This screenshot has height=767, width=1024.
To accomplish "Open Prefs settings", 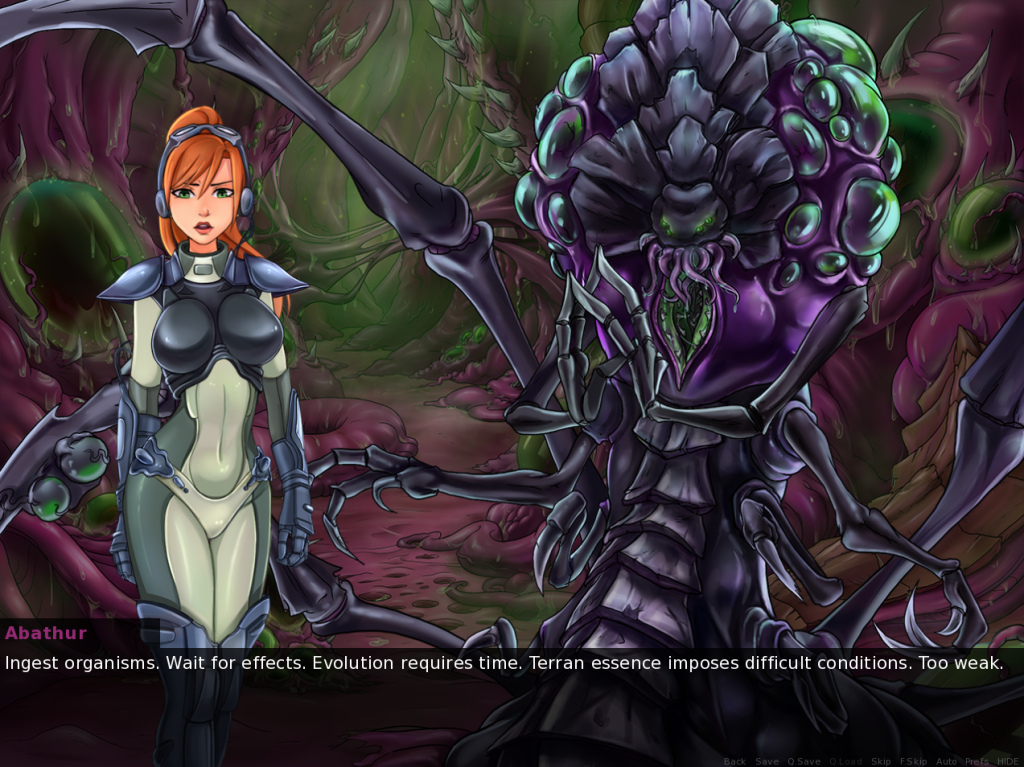I will click(x=977, y=762).
